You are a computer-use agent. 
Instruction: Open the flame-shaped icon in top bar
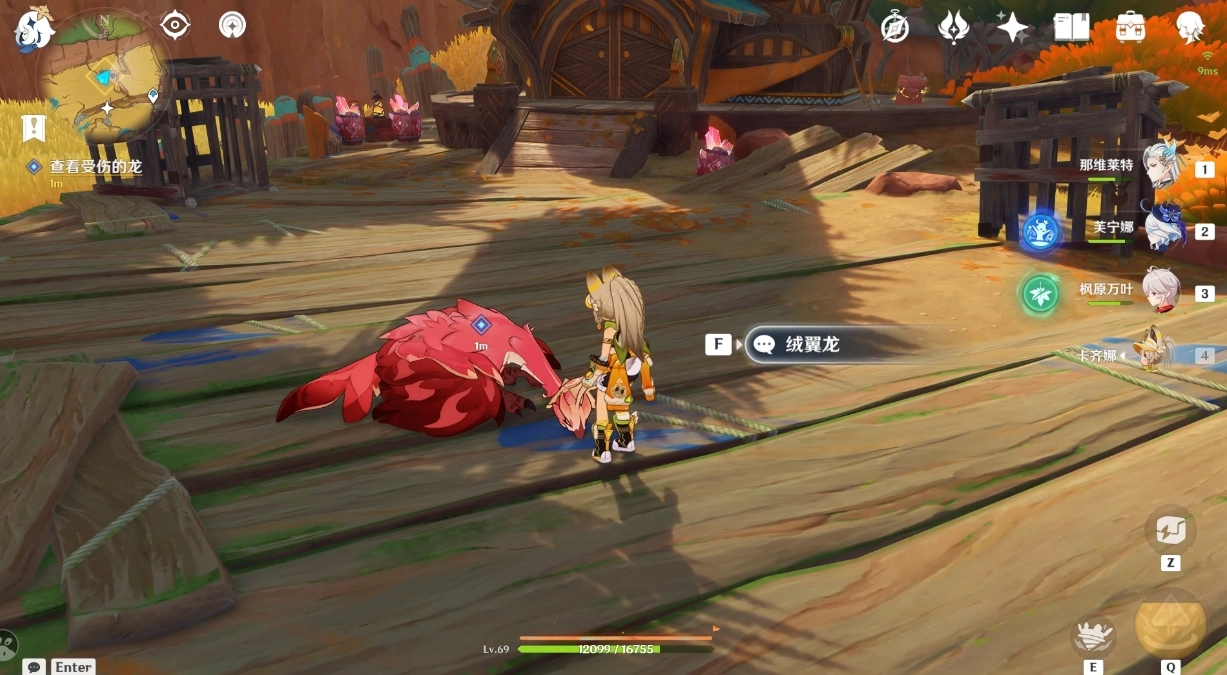[x=953, y=27]
